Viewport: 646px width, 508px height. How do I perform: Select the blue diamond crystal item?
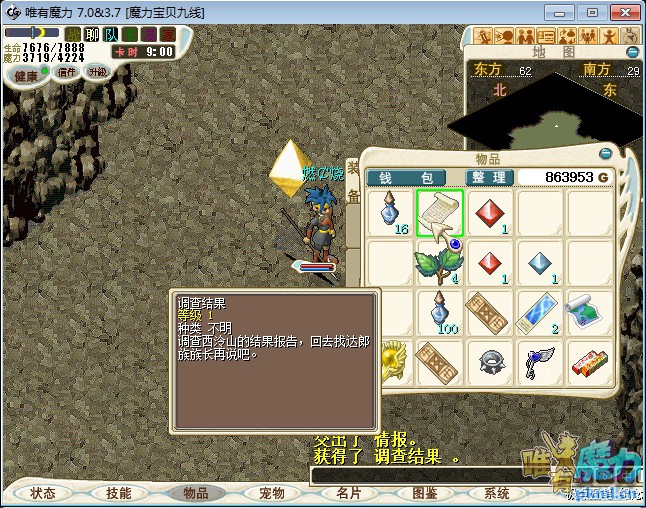540,264
